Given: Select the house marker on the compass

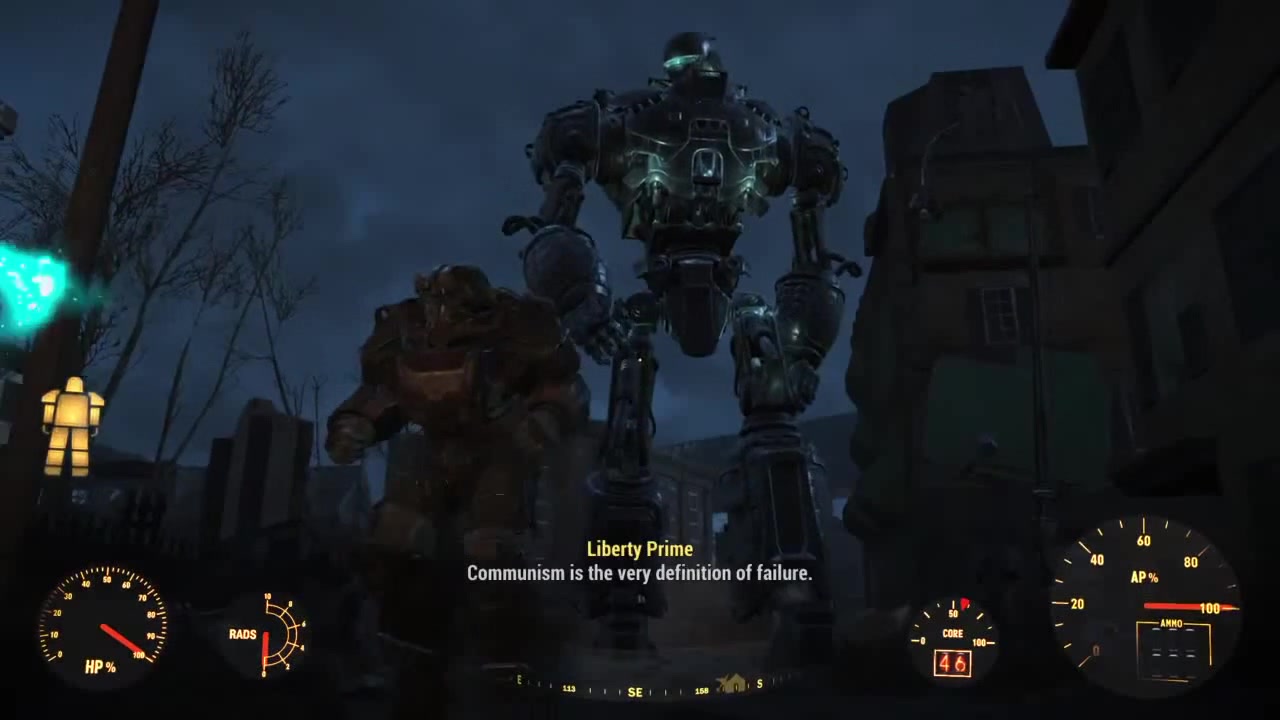Looking at the screenshot, I should click(x=733, y=684).
